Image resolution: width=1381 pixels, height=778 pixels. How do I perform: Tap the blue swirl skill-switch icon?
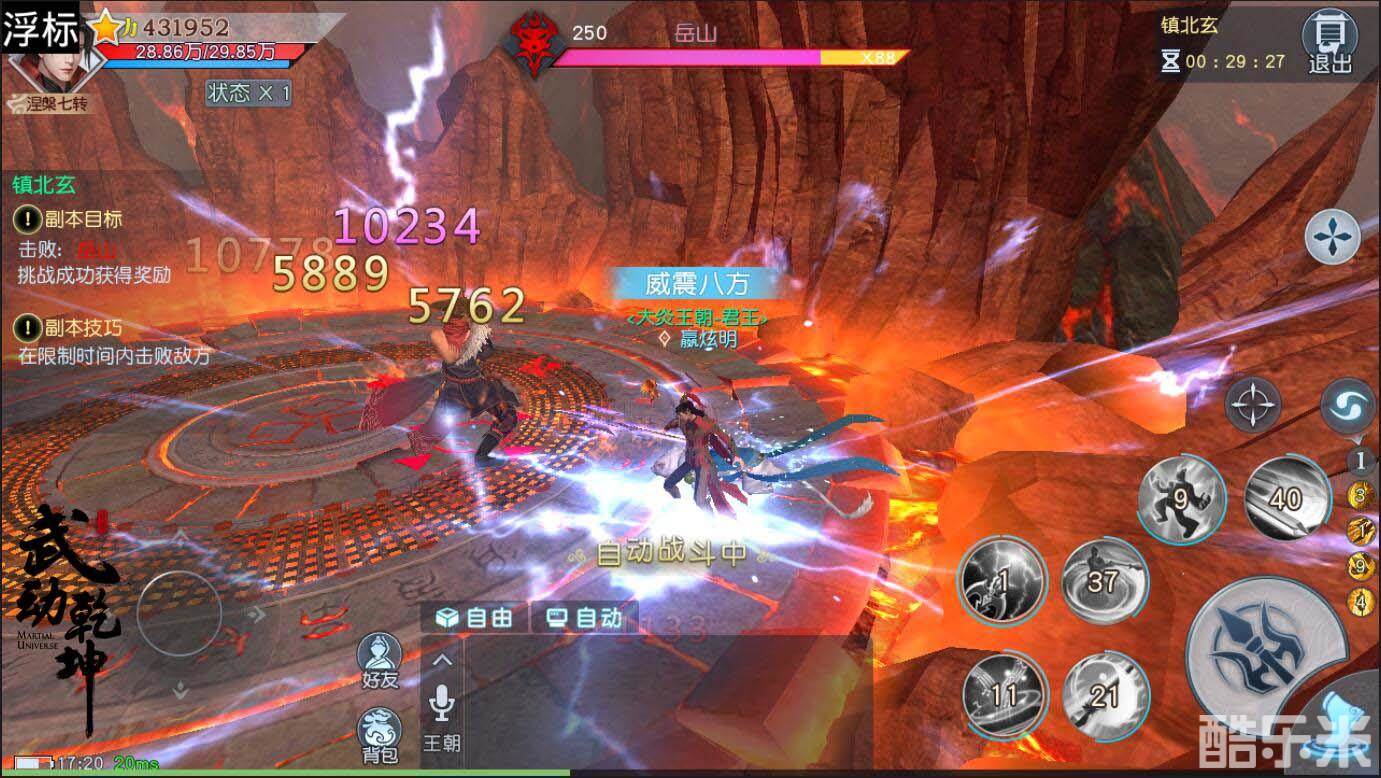point(1347,405)
